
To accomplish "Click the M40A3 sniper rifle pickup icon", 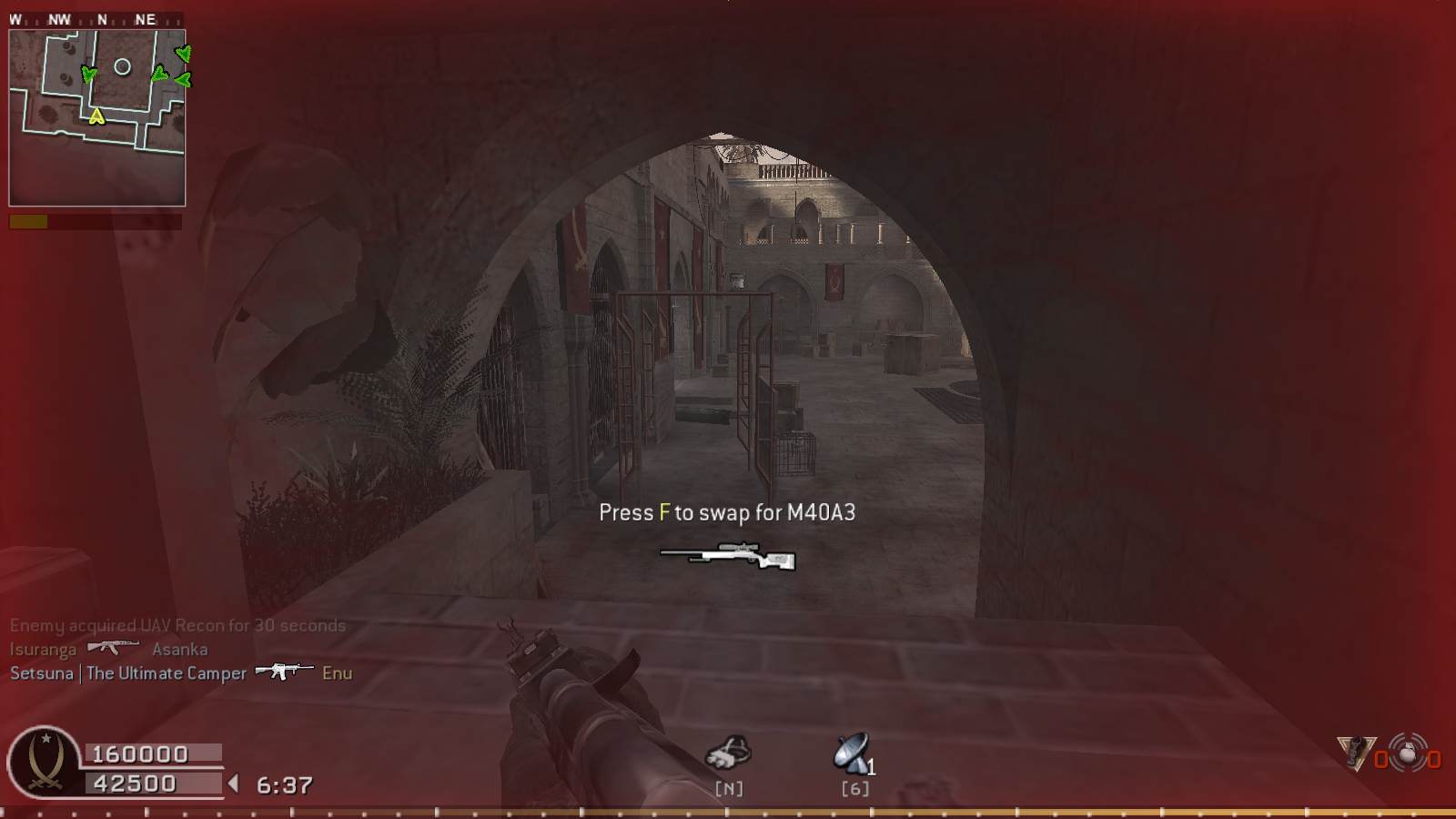I will [728, 555].
